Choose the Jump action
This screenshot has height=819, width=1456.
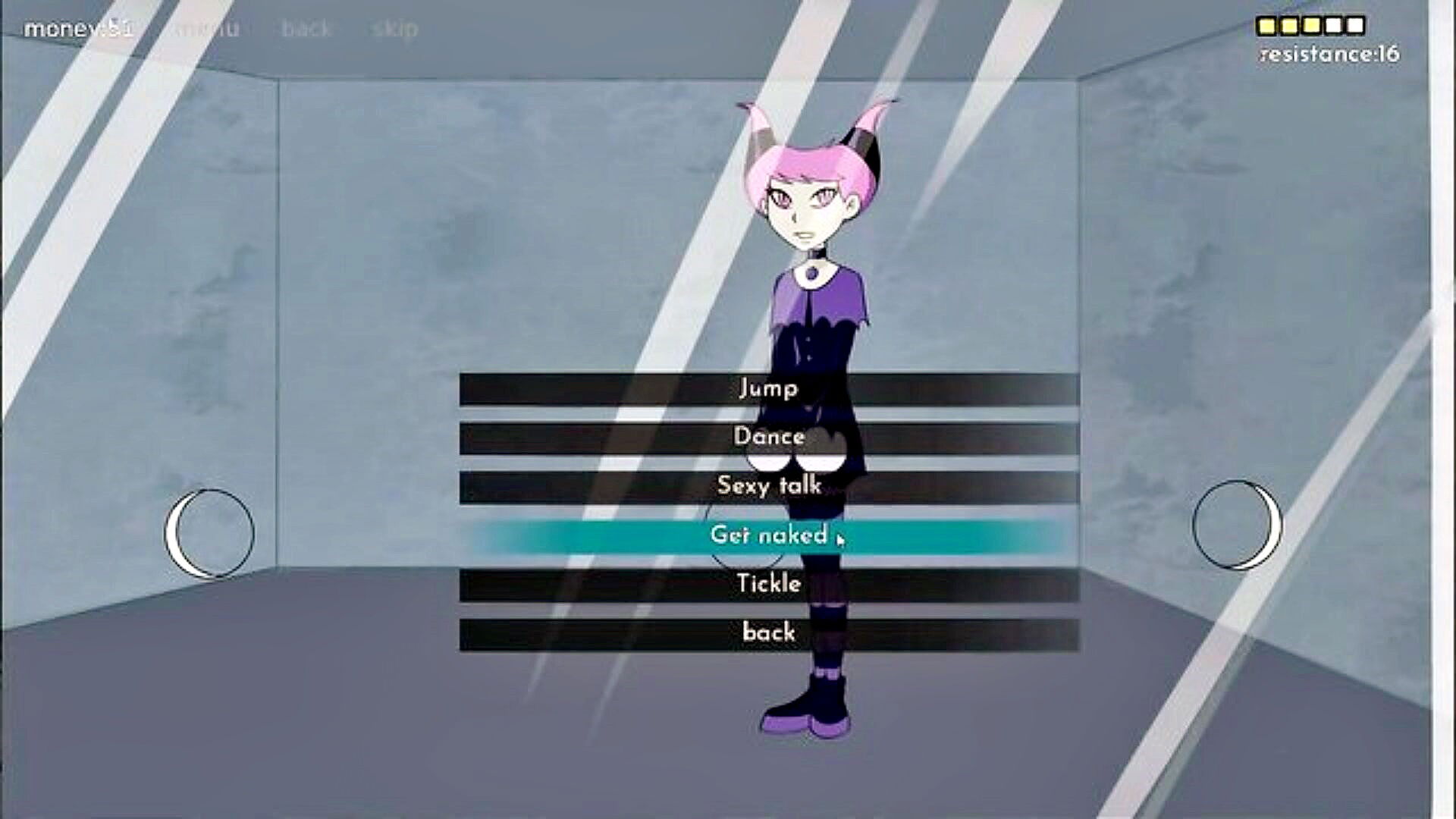[x=768, y=389]
